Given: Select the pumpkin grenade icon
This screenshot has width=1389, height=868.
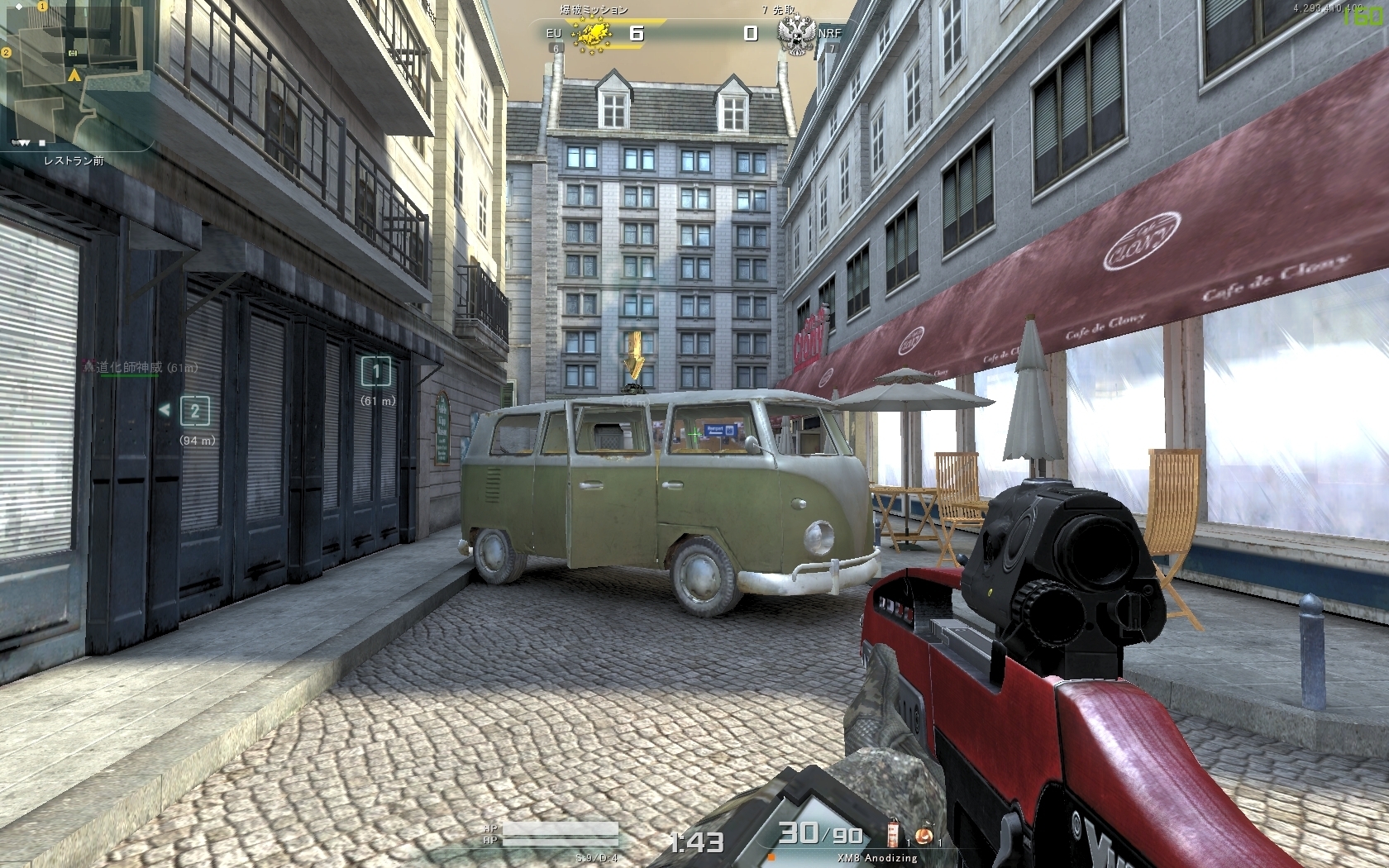Looking at the screenshot, I should pyautogui.click(x=924, y=835).
